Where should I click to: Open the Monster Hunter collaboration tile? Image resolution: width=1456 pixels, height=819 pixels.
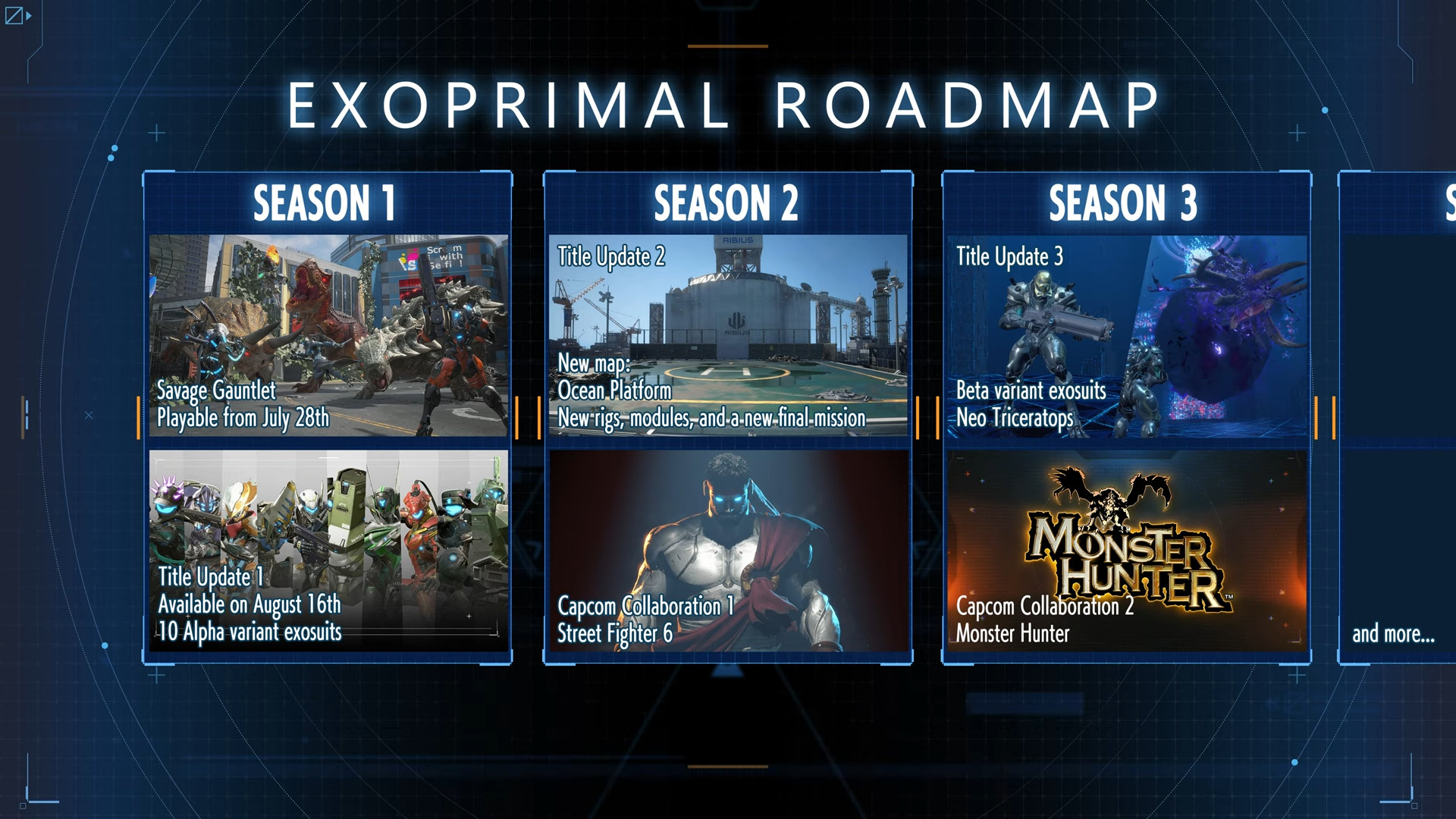click(x=1127, y=551)
